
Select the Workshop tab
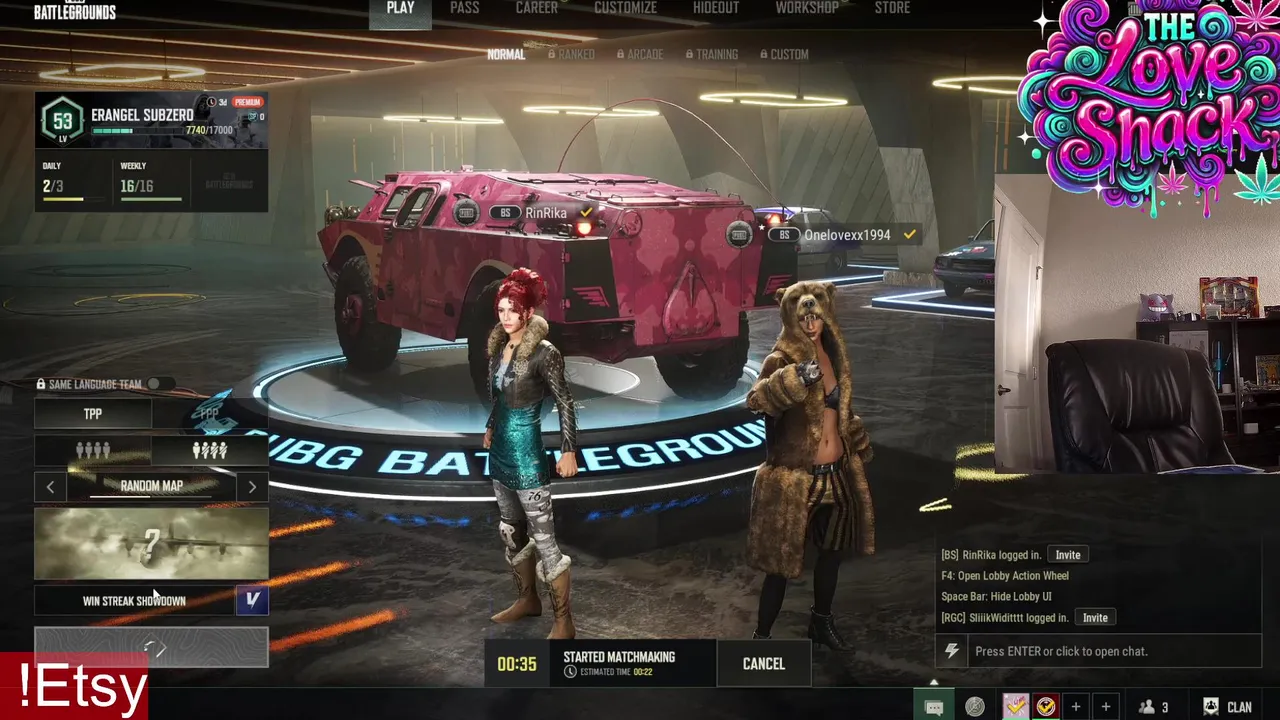[807, 8]
